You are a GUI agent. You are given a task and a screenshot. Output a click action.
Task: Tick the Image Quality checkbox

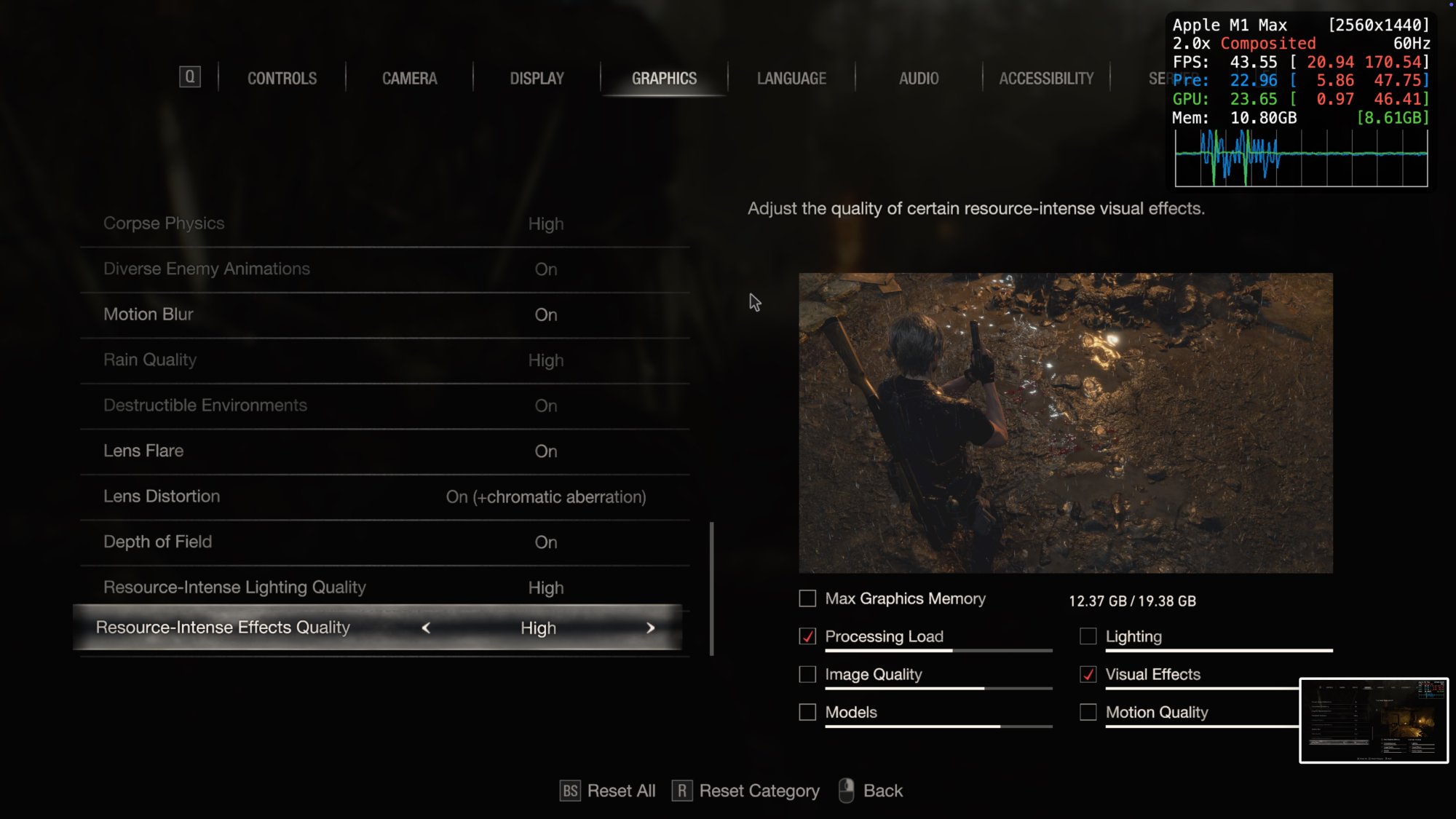click(x=807, y=674)
